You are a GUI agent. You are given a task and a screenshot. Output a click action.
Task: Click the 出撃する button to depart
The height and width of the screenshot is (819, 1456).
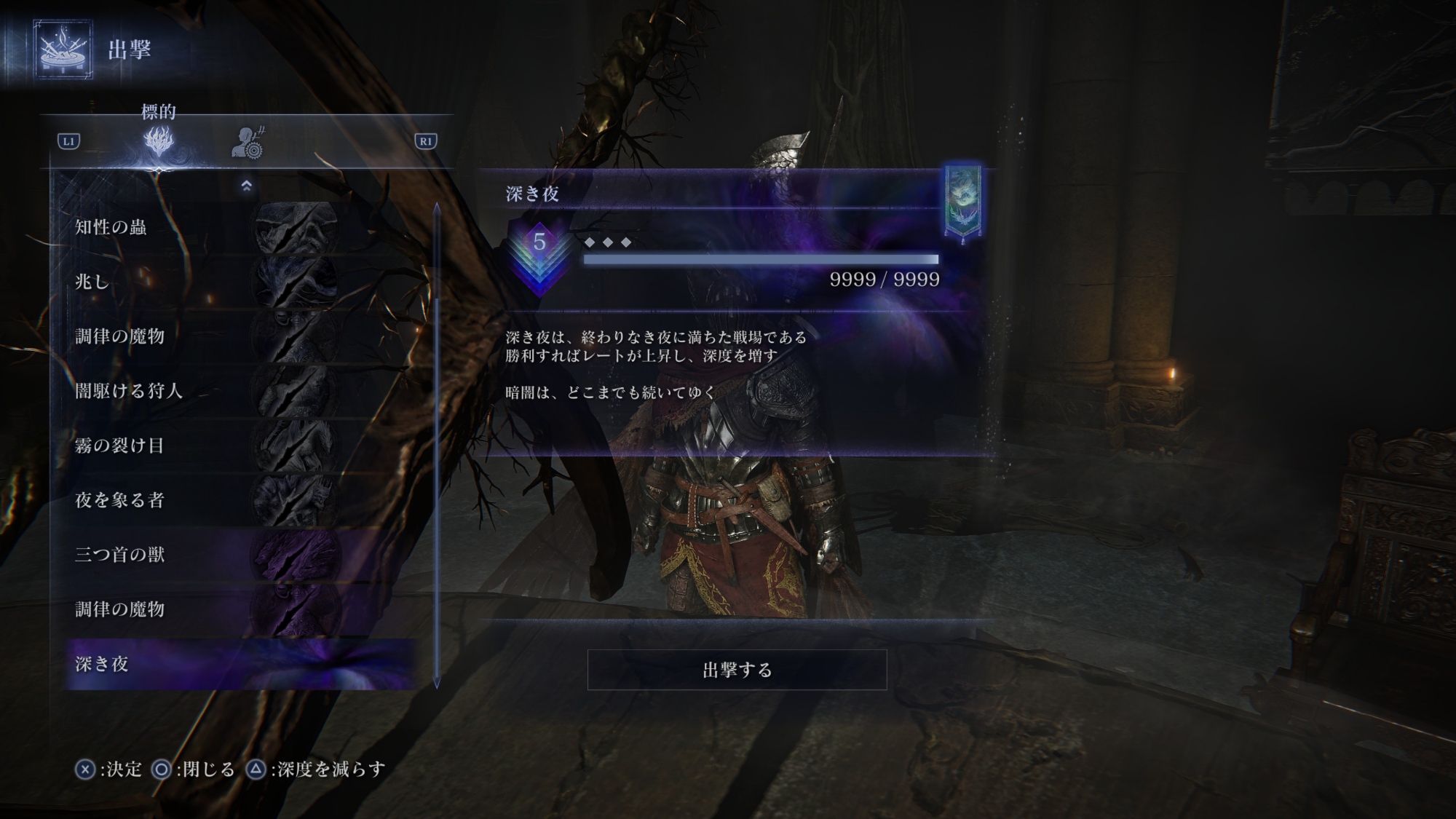pos(737,670)
